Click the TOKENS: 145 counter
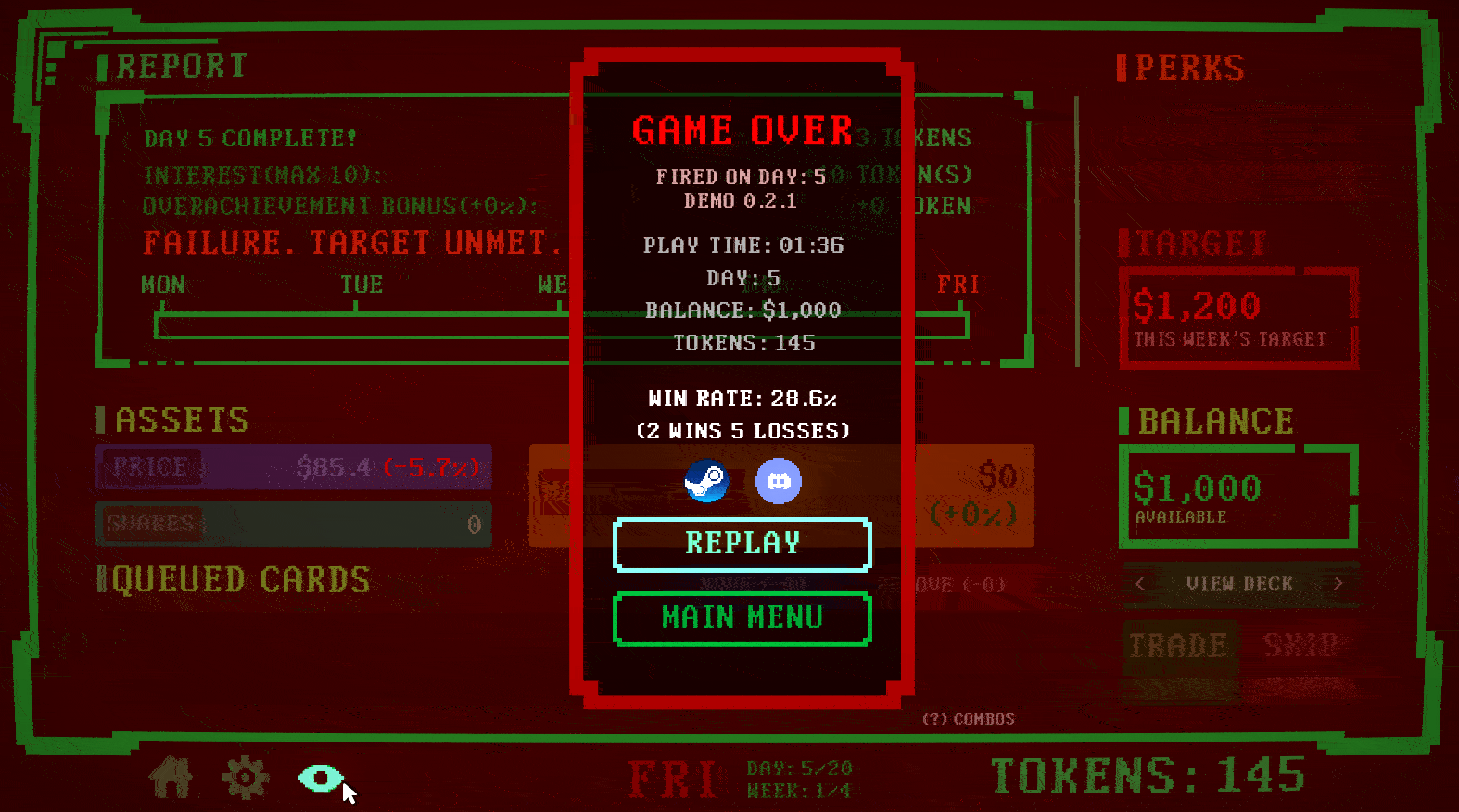This screenshot has height=812, width=1459. [1147, 775]
